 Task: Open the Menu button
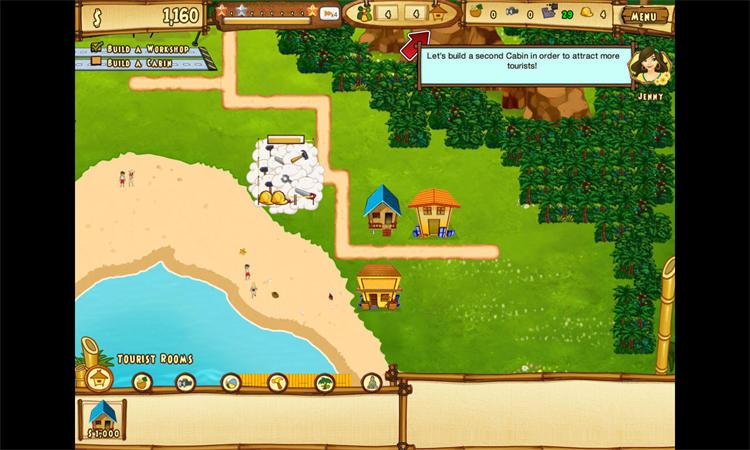646,16
